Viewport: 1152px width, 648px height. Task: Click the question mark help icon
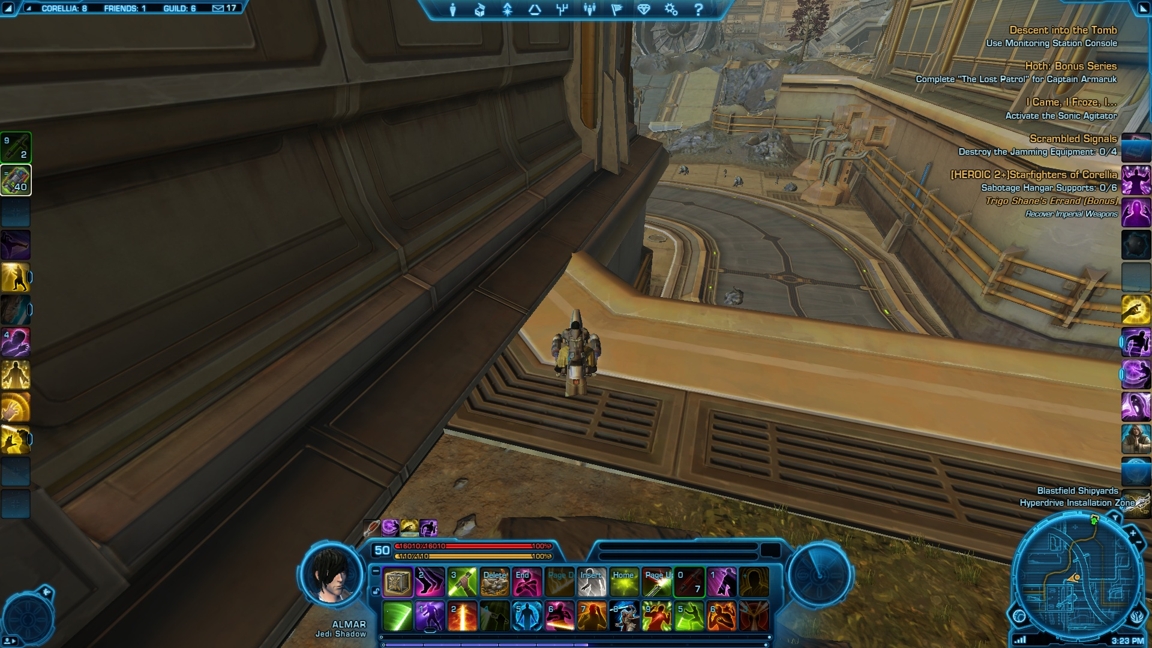click(698, 10)
